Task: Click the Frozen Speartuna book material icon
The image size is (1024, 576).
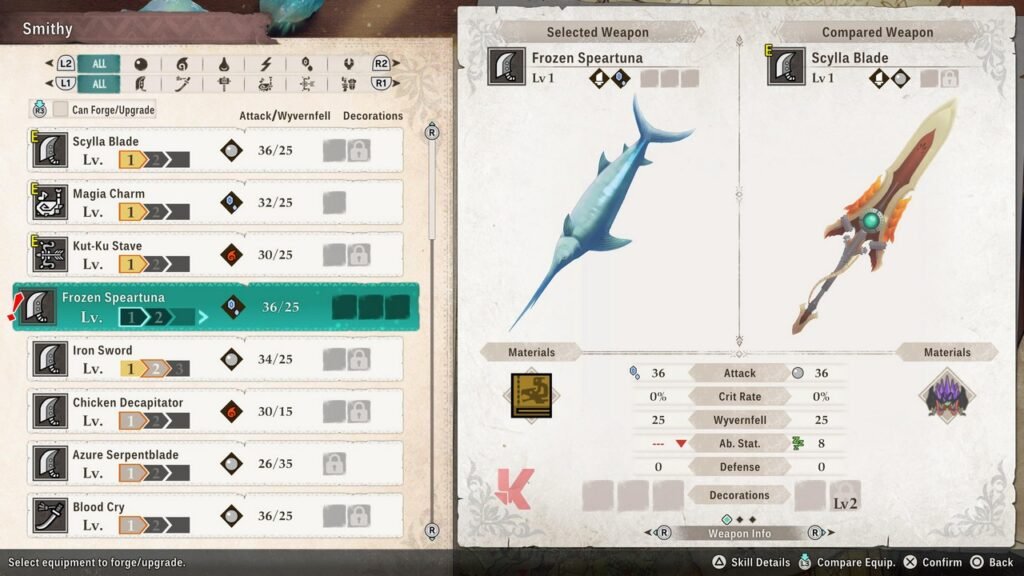Action: 530,395
